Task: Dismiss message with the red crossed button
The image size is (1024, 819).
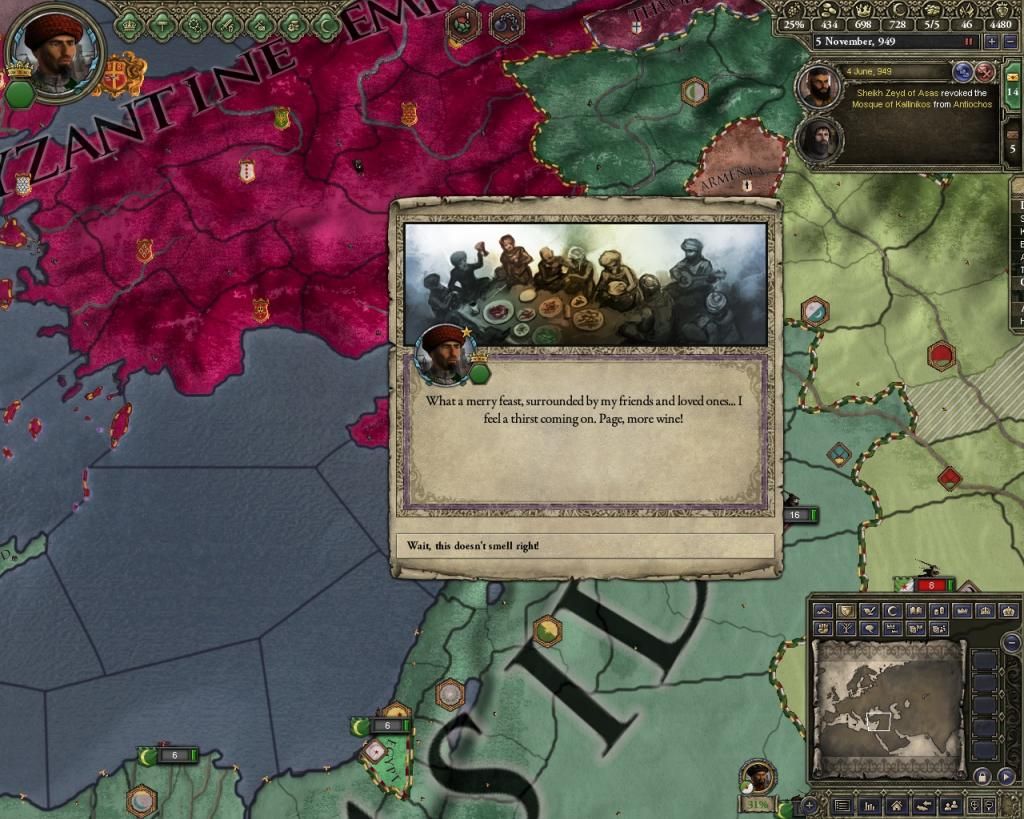Action: point(985,72)
